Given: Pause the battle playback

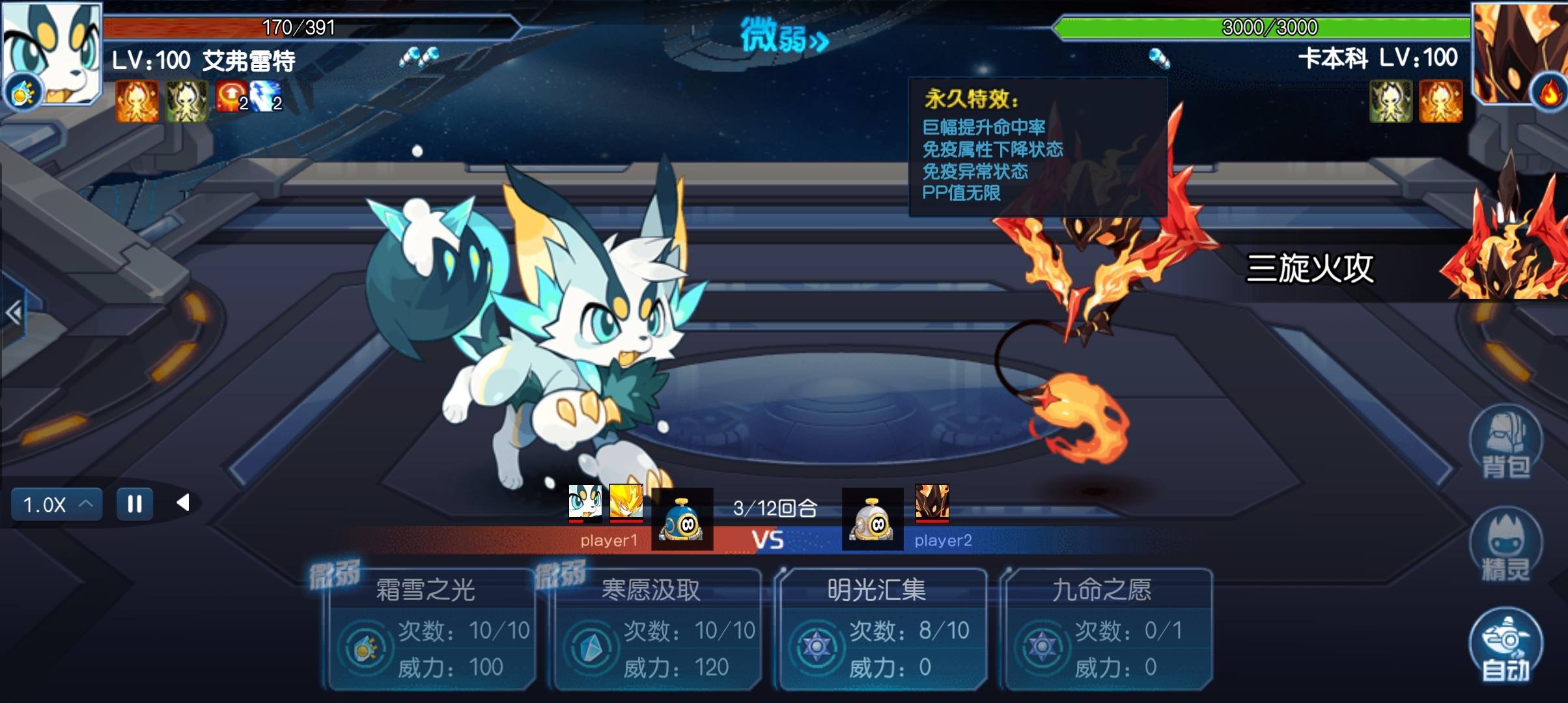Looking at the screenshot, I should tap(135, 503).
